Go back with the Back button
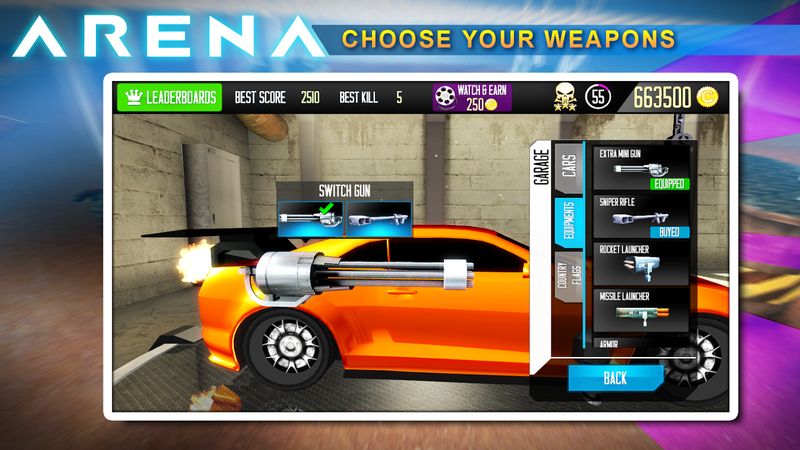Screen dimensions: 800x450 pyautogui.click(x=615, y=378)
